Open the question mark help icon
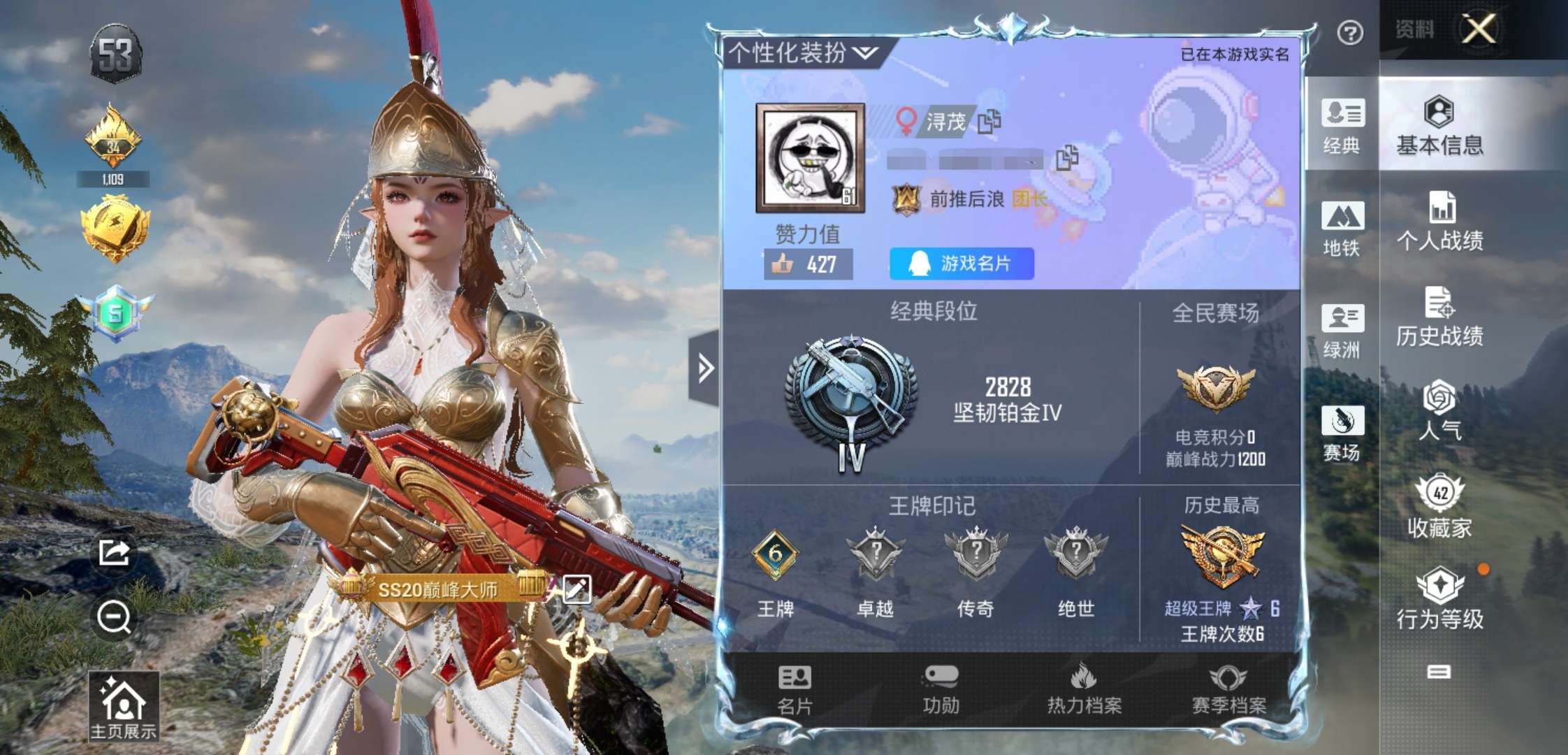This screenshot has width=1568, height=755. pos(1350,33)
